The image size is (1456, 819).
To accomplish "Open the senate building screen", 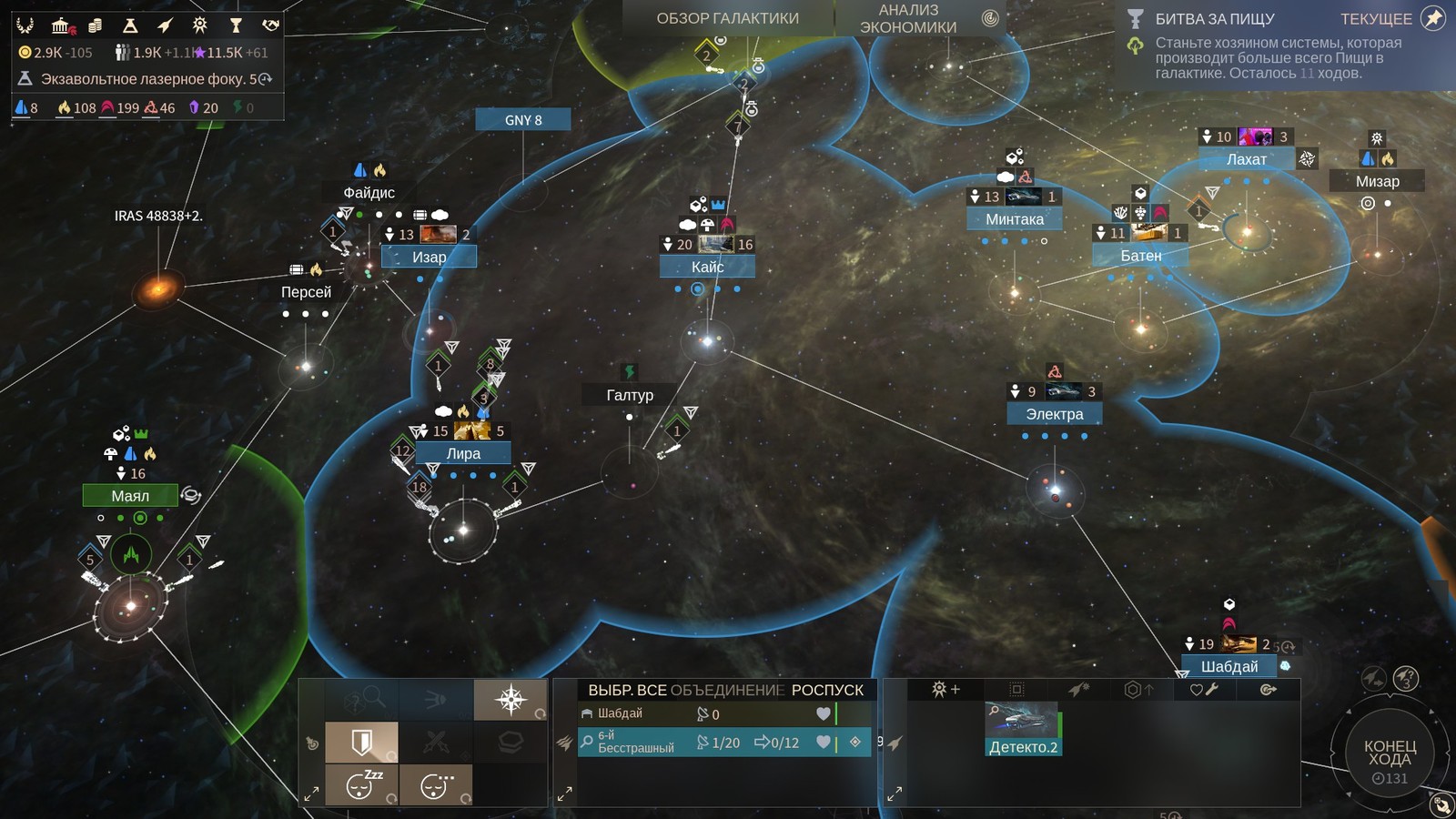I will pyautogui.click(x=61, y=25).
